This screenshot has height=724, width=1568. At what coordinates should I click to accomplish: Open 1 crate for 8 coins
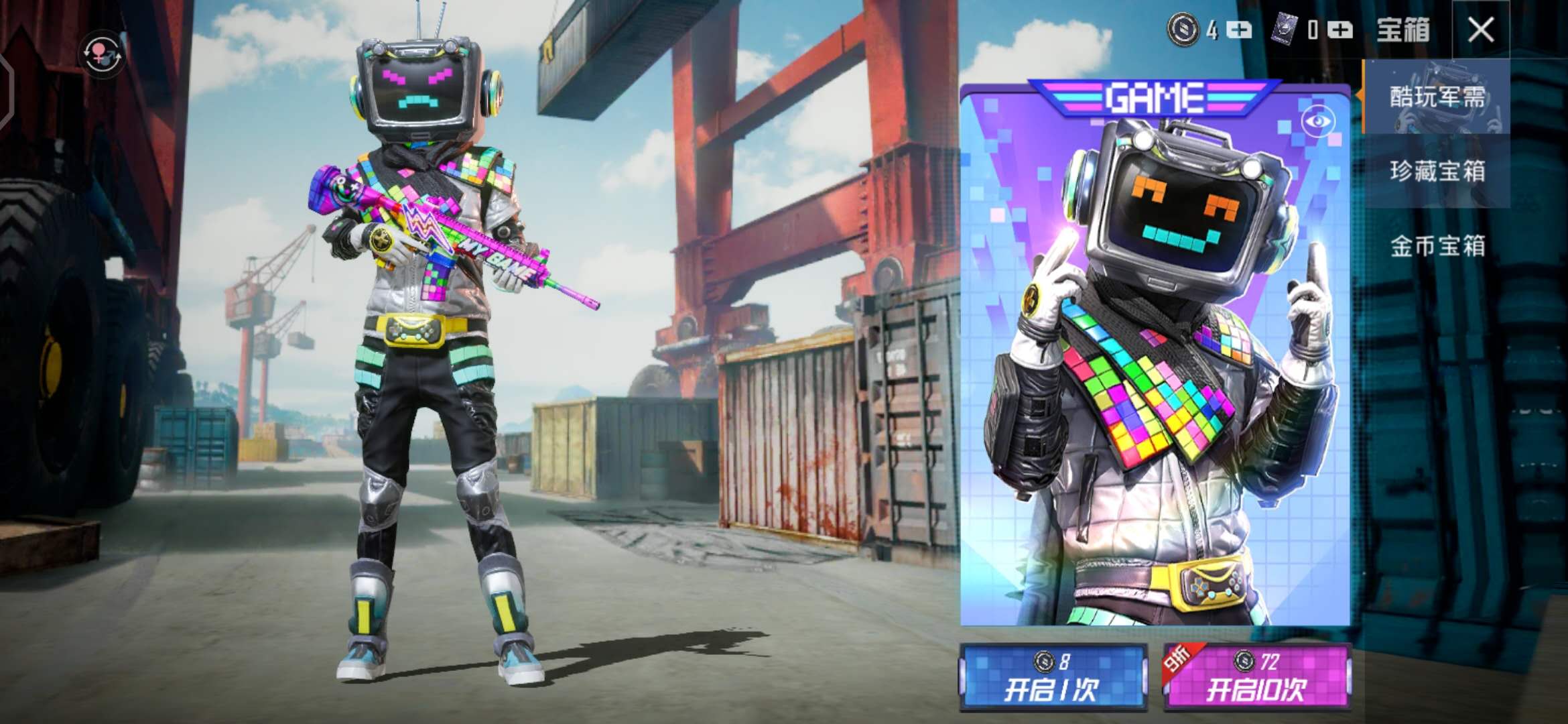(x=1053, y=677)
